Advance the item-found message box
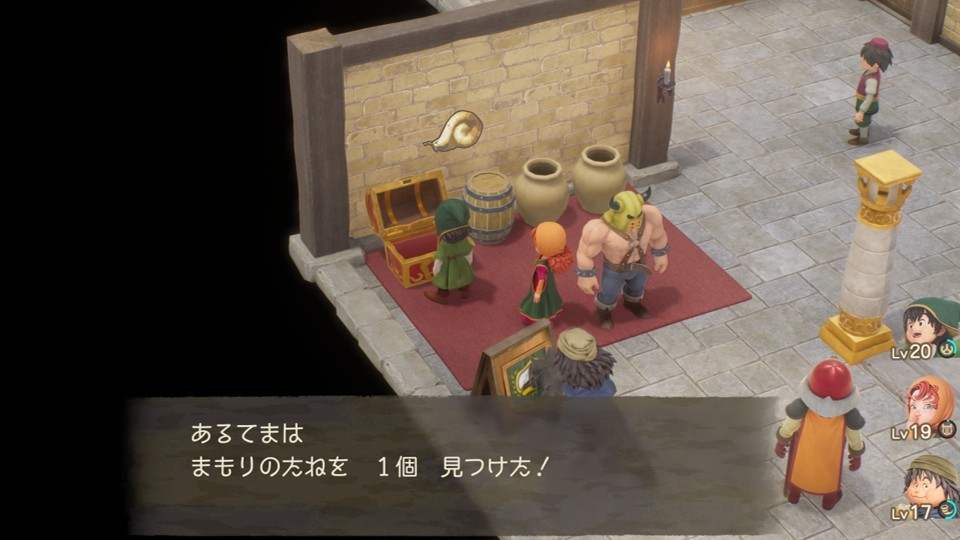 (x=450, y=452)
